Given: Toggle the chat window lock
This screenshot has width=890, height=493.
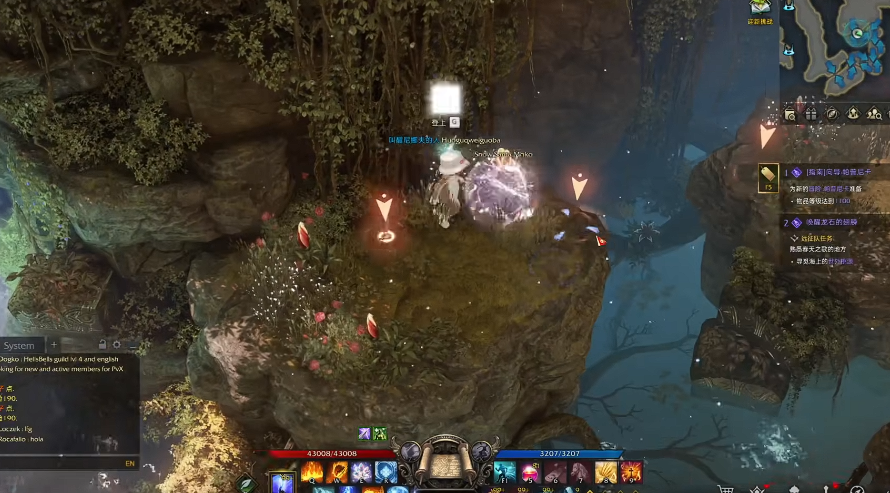Looking at the screenshot, I should click(x=101, y=345).
